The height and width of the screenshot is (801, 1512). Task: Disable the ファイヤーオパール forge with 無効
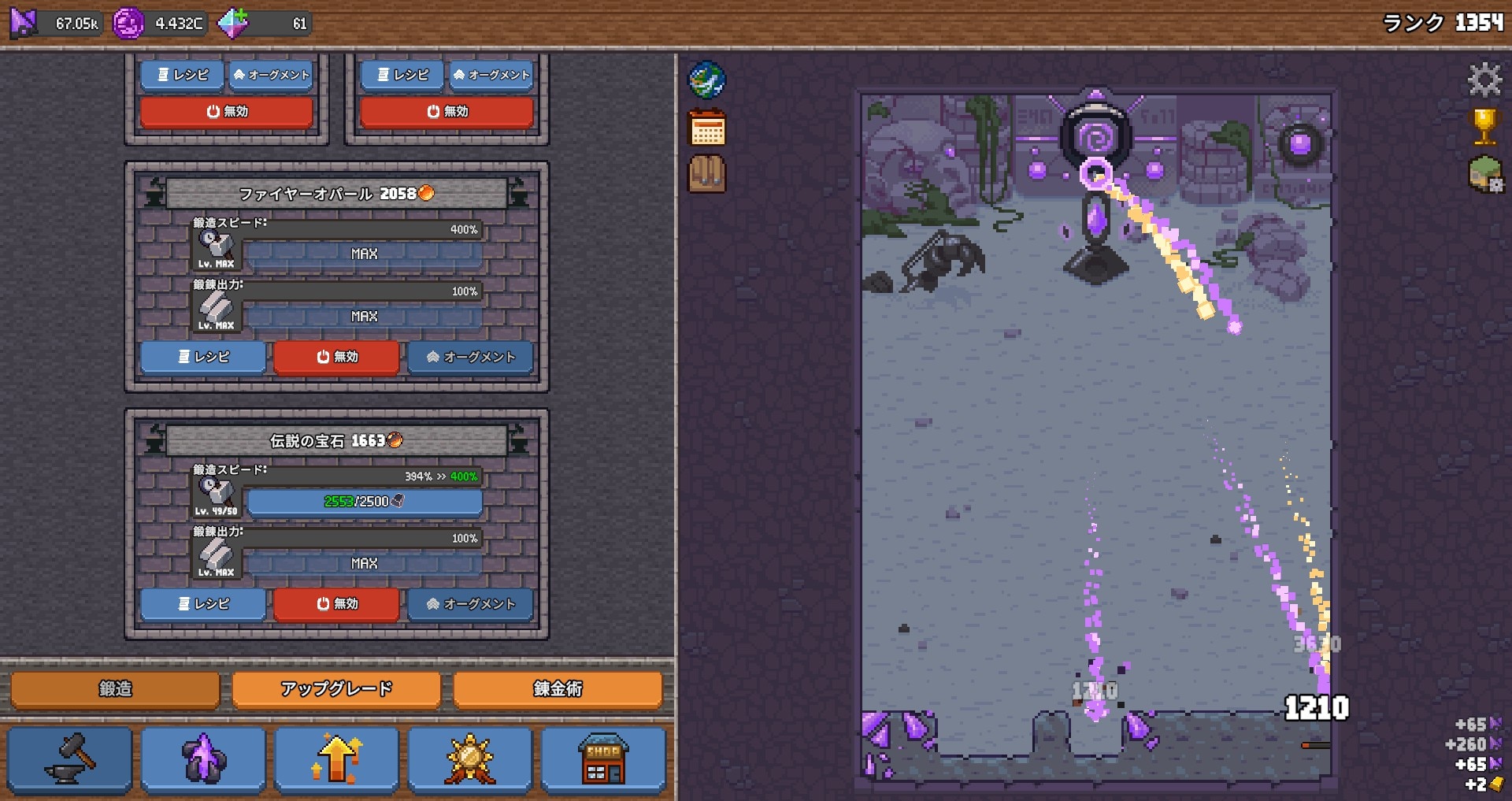pos(336,357)
